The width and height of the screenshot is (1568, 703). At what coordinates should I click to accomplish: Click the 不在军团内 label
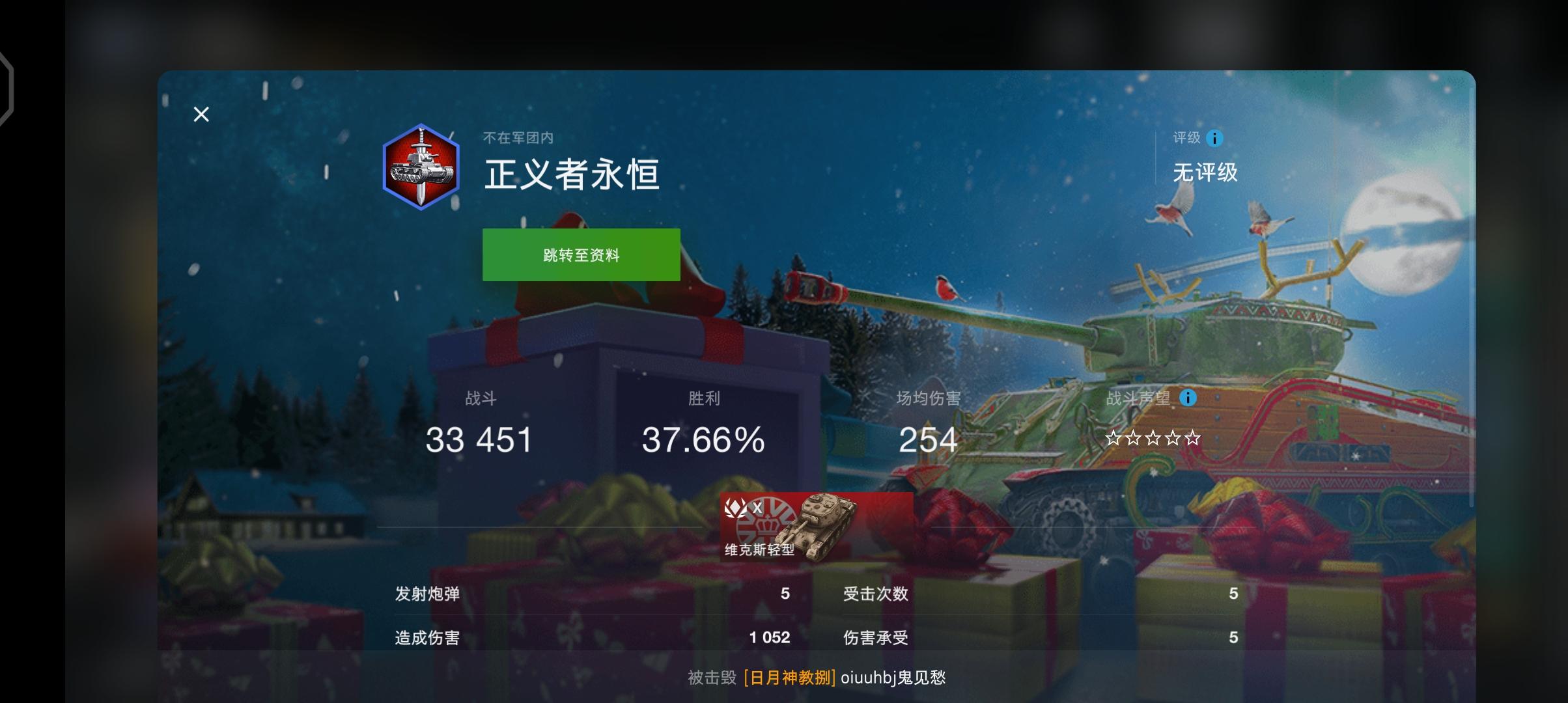tap(519, 135)
